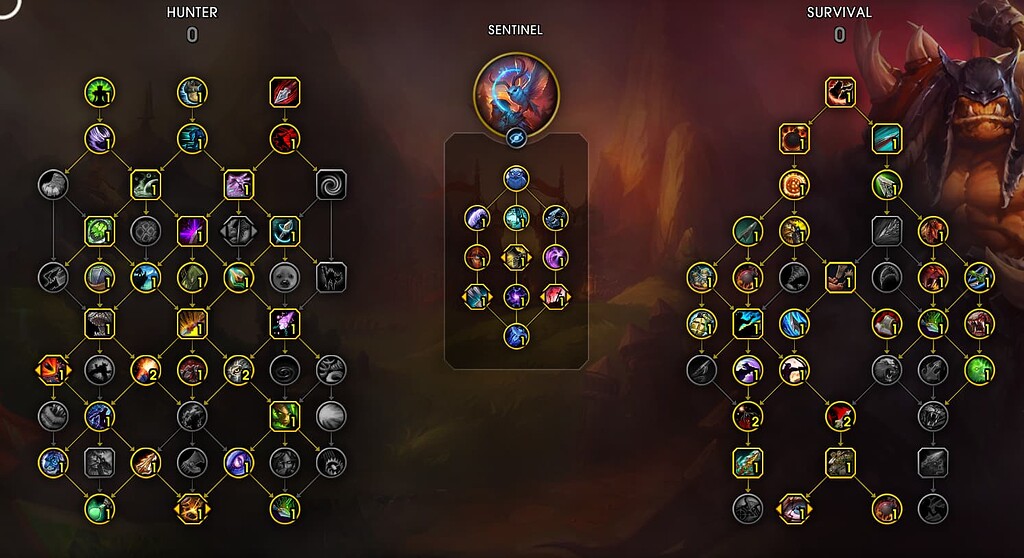Select the green flask Hunter talent
The height and width of the screenshot is (558, 1024).
point(98,507)
